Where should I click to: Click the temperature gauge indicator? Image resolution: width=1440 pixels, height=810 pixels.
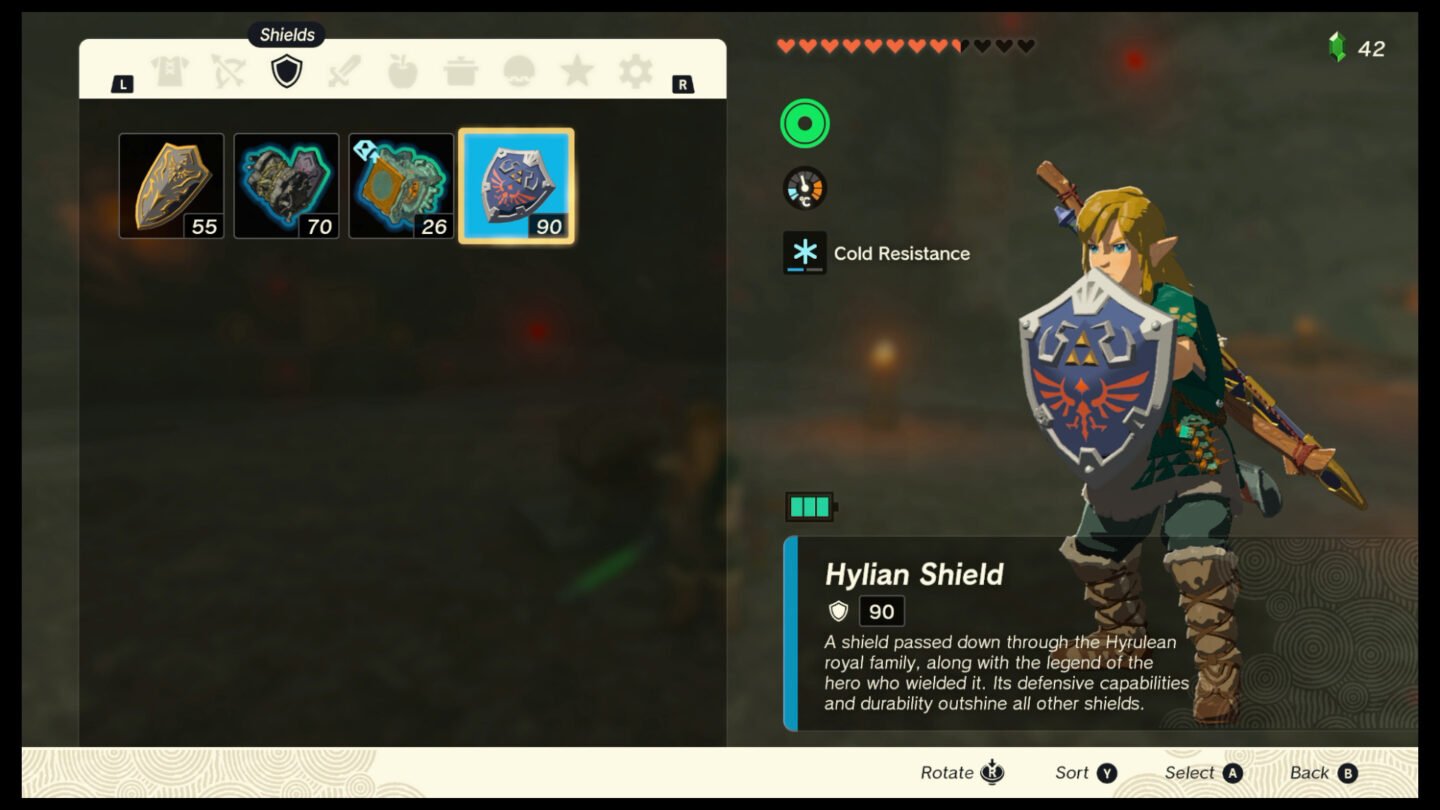(803, 187)
